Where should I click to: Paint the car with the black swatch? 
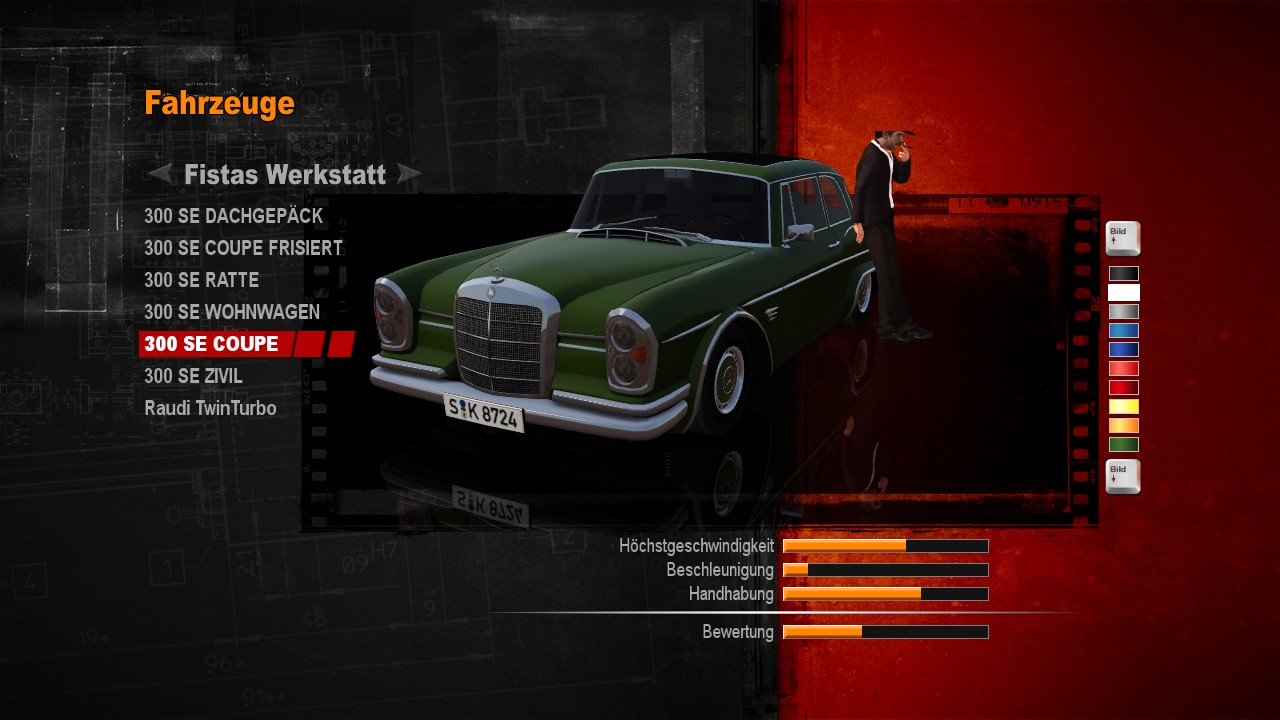click(1123, 273)
